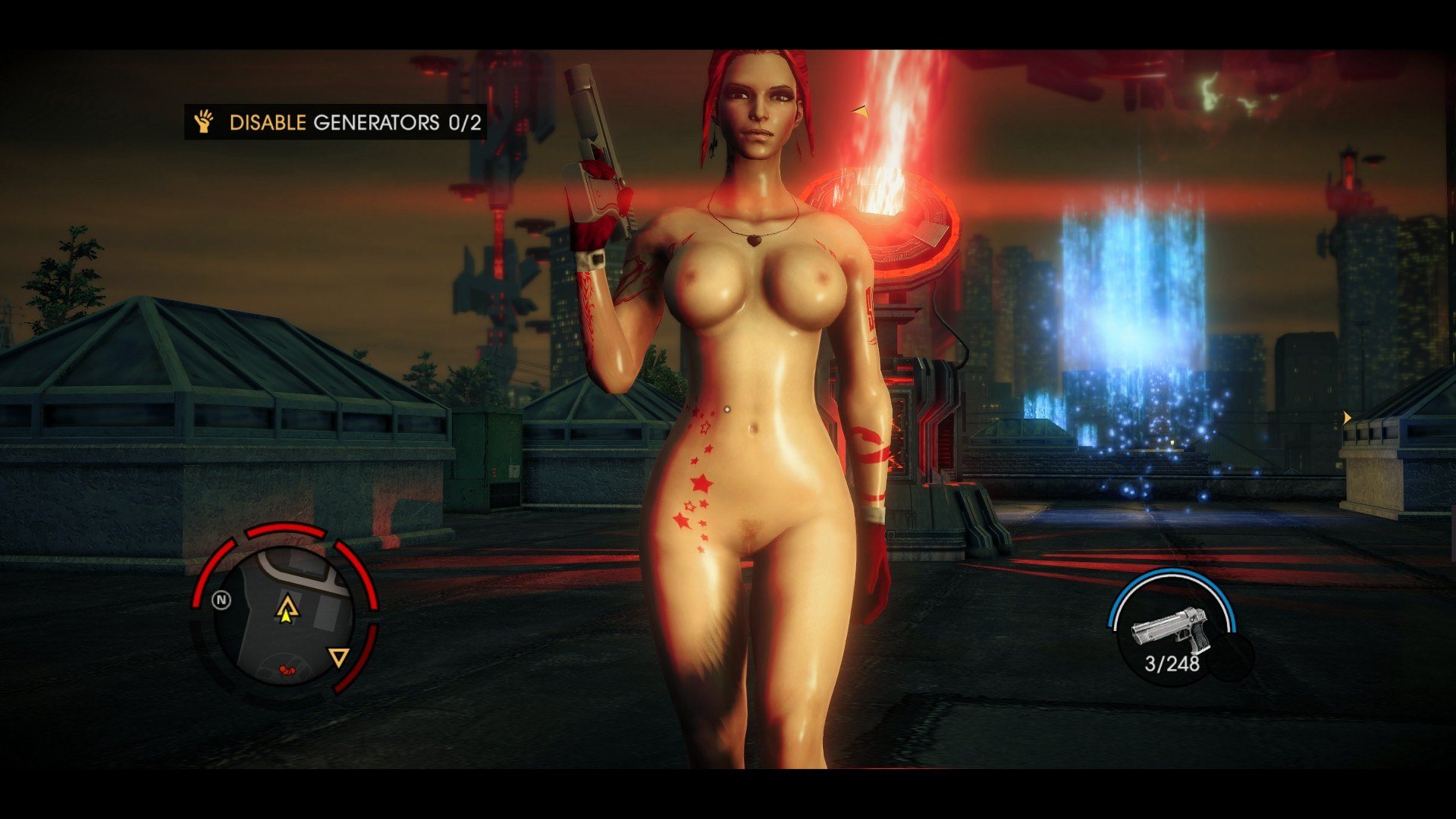Click the N compass marker on the minimap

coord(221,601)
